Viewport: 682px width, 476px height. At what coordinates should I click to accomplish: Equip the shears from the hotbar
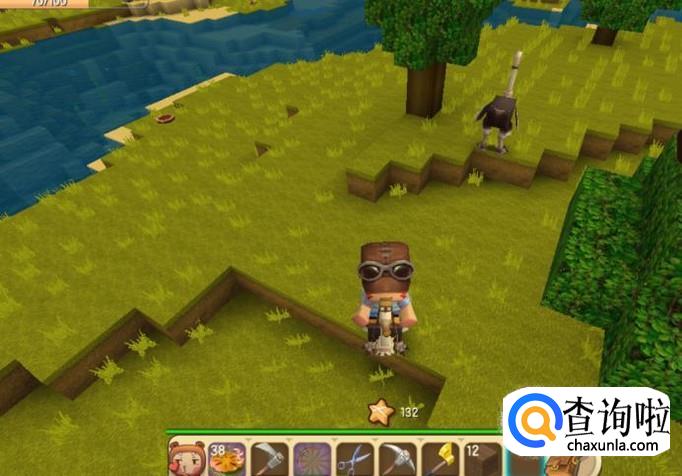pos(353,459)
